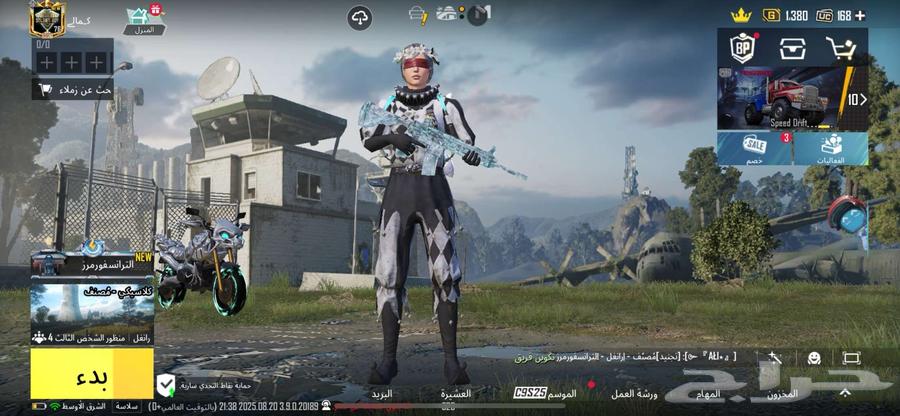This screenshot has height=416, width=900.
Task: Open the ورشة العمل workshop tab
Action: click(x=635, y=393)
